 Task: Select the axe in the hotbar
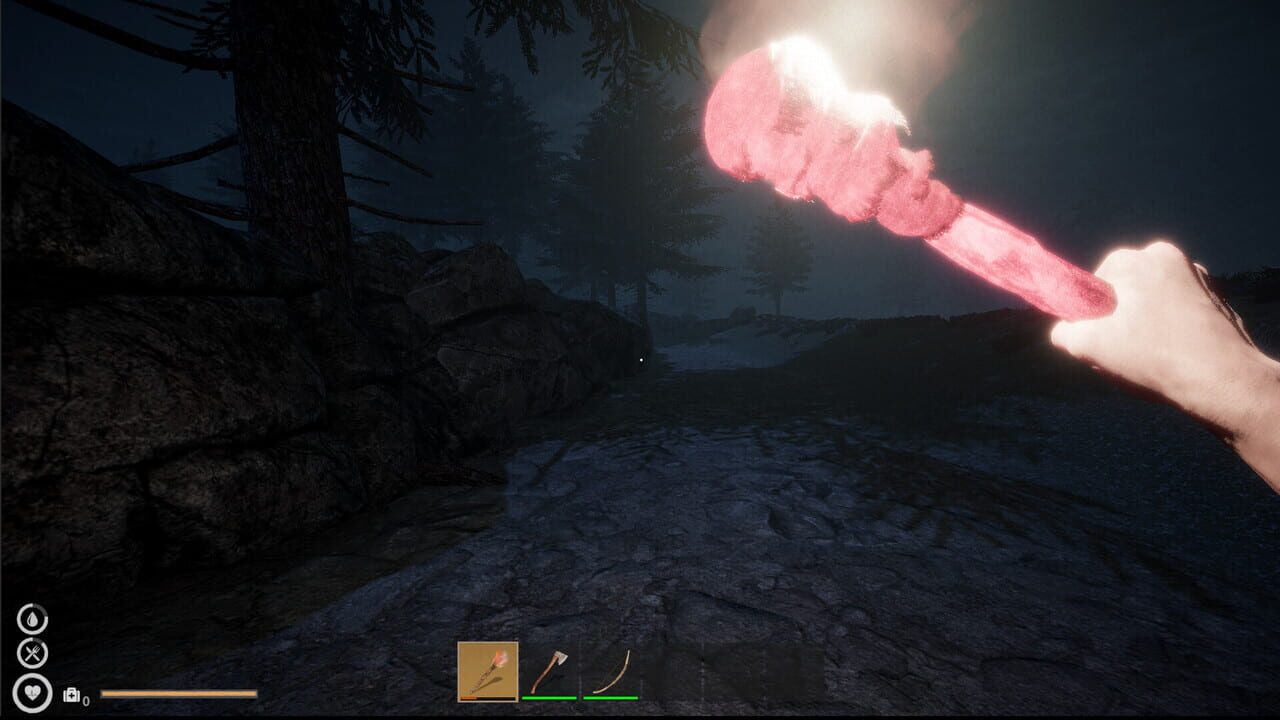(549, 668)
